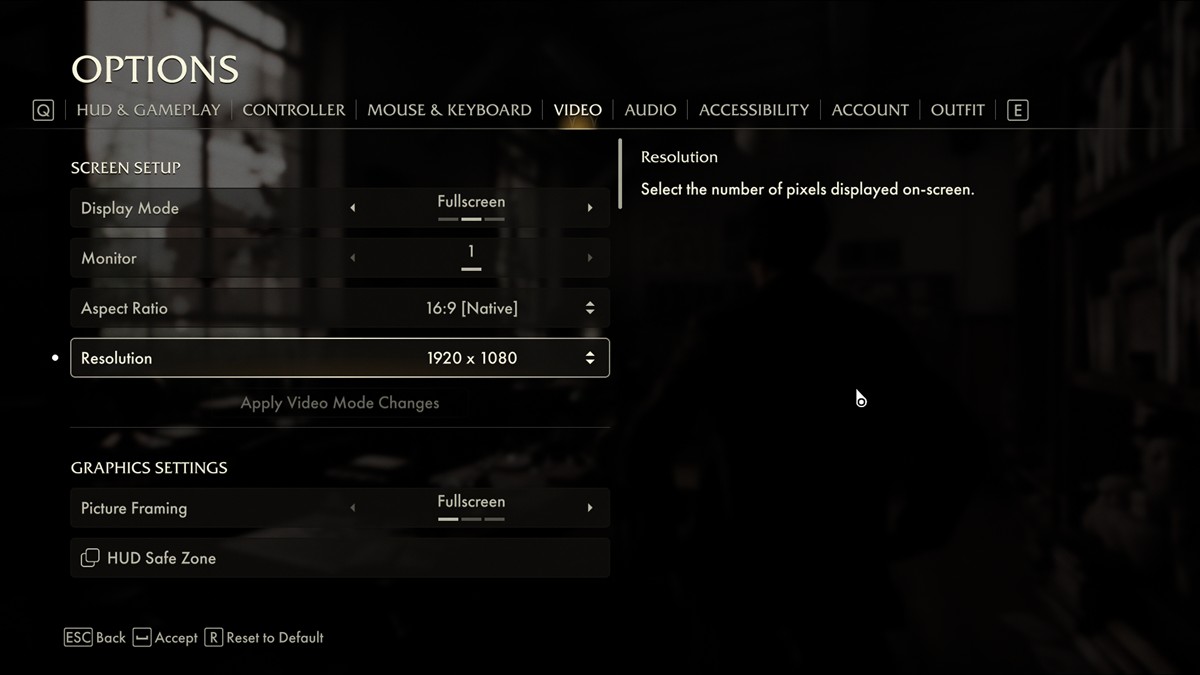Click Display Mode's right arrow
Image resolution: width=1200 pixels, height=675 pixels.
coord(590,208)
